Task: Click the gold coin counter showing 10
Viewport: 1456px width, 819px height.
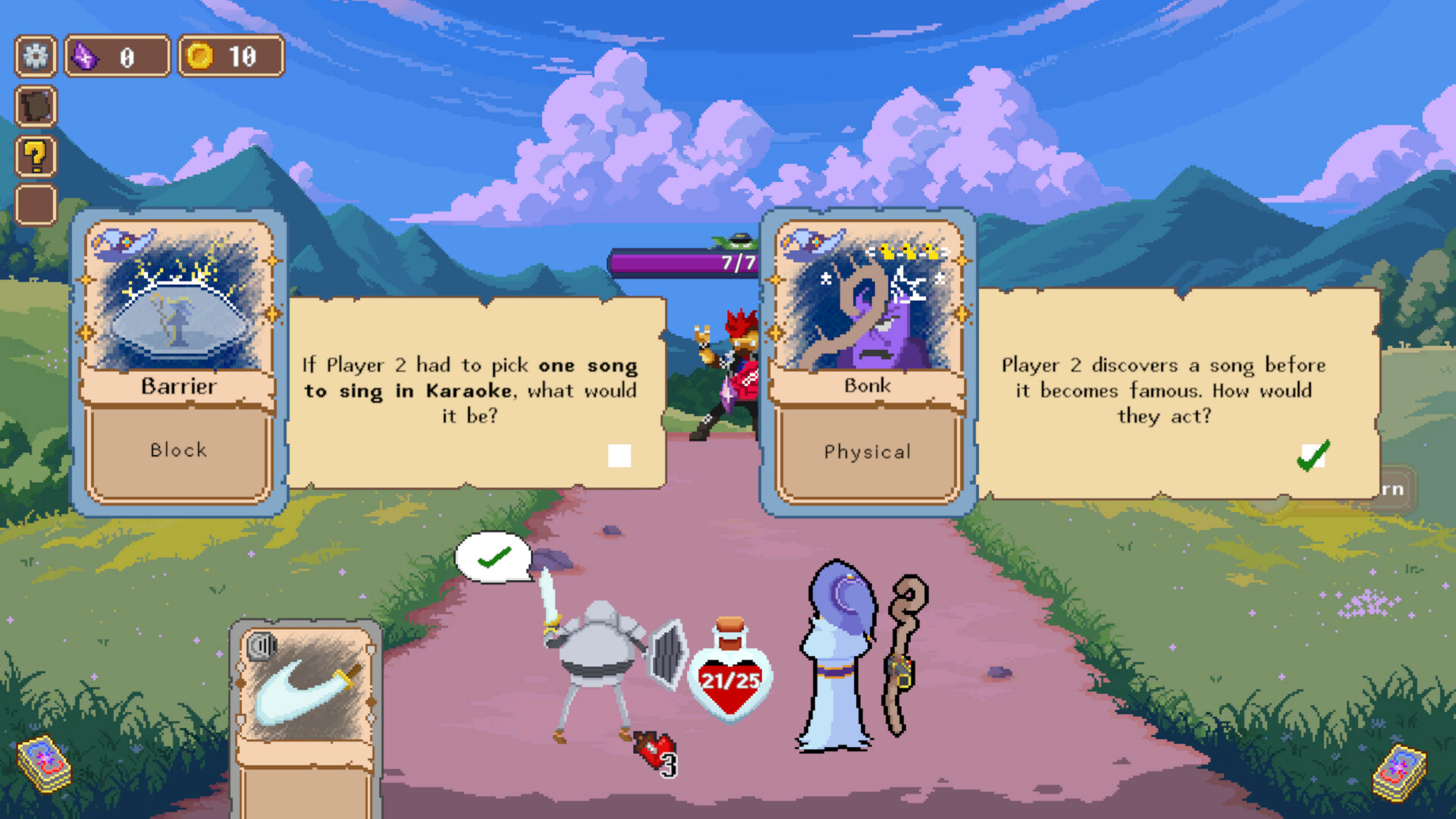Action: coord(231,55)
